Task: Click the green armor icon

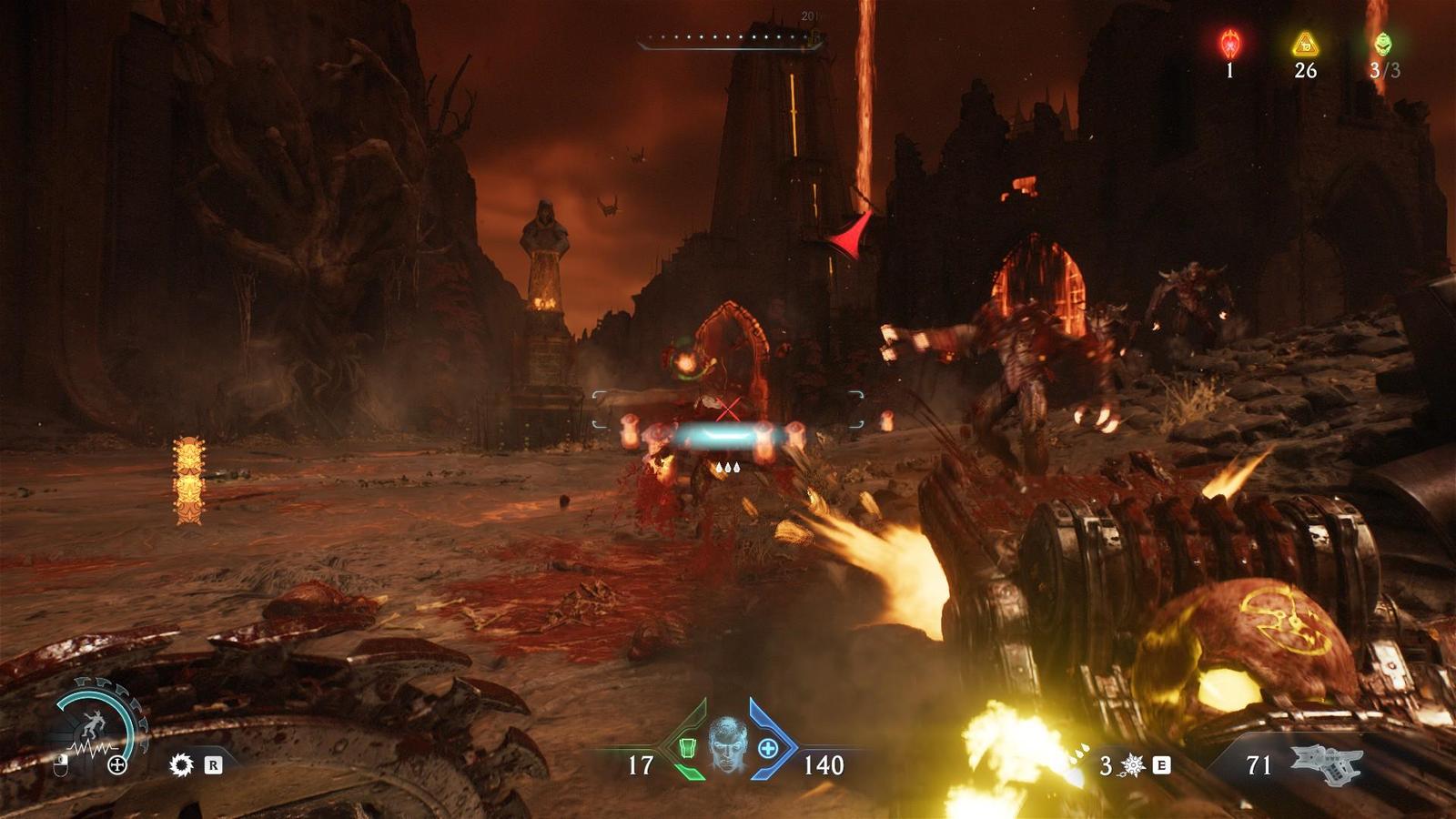Action: click(688, 748)
